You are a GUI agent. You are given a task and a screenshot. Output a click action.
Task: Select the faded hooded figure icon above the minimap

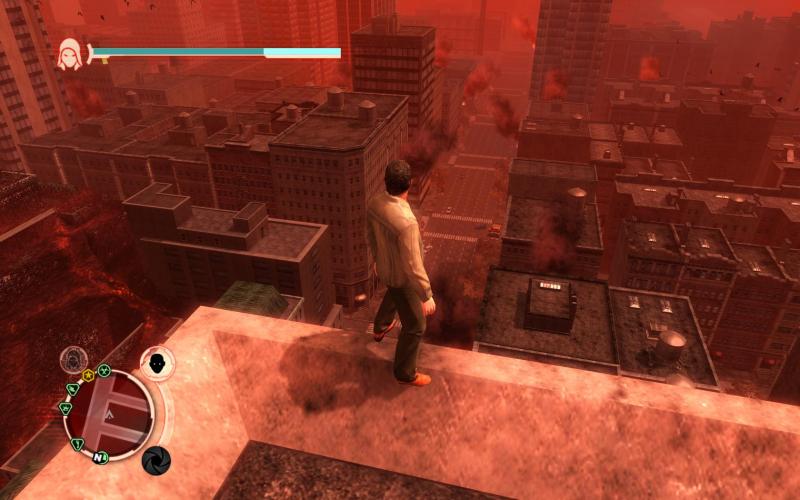coord(75,359)
